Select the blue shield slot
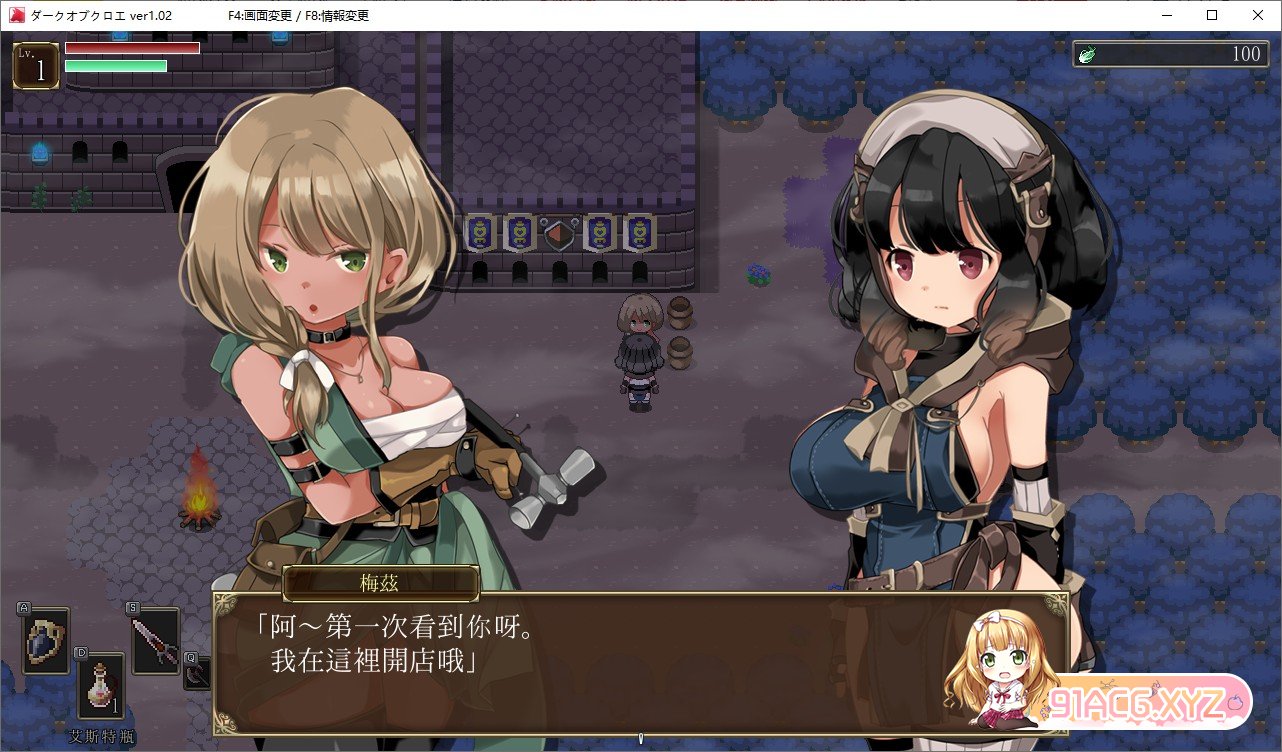 tap(46, 640)
